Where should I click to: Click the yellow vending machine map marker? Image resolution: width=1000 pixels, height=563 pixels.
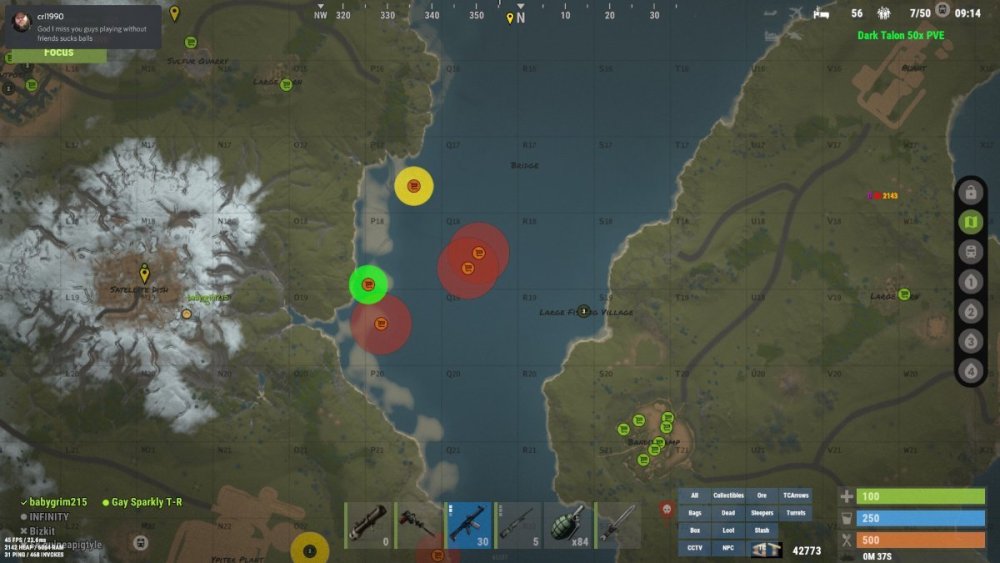(x=413, y=186)
